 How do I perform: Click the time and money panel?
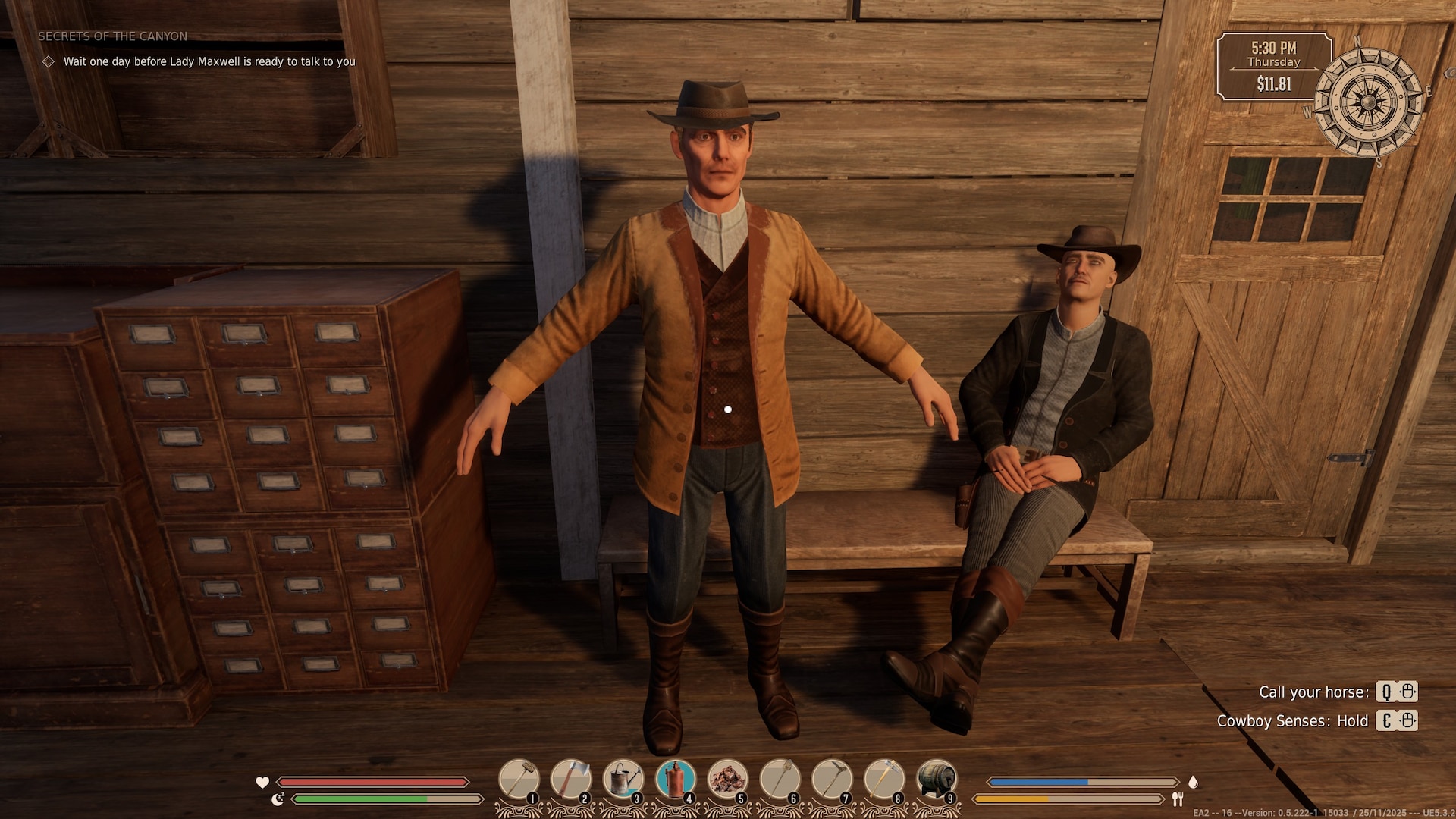click(x=1274, y=66)
